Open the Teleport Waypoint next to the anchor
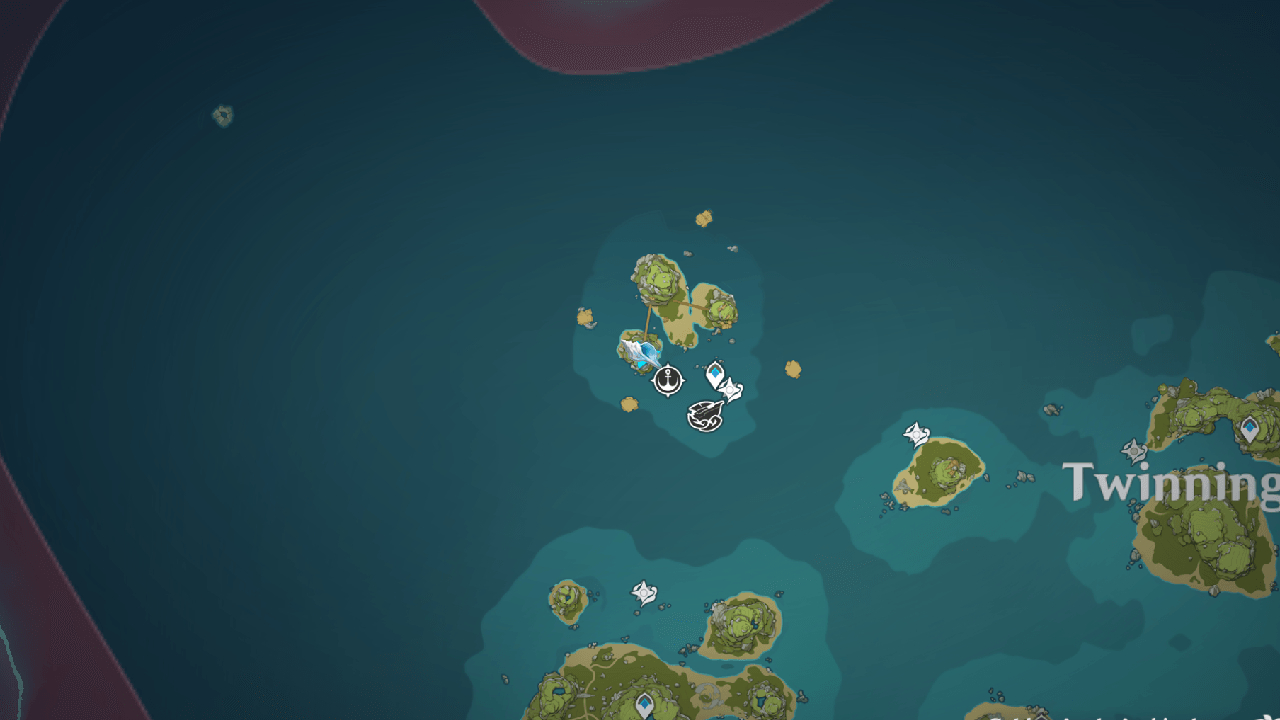 pos(715,372)
